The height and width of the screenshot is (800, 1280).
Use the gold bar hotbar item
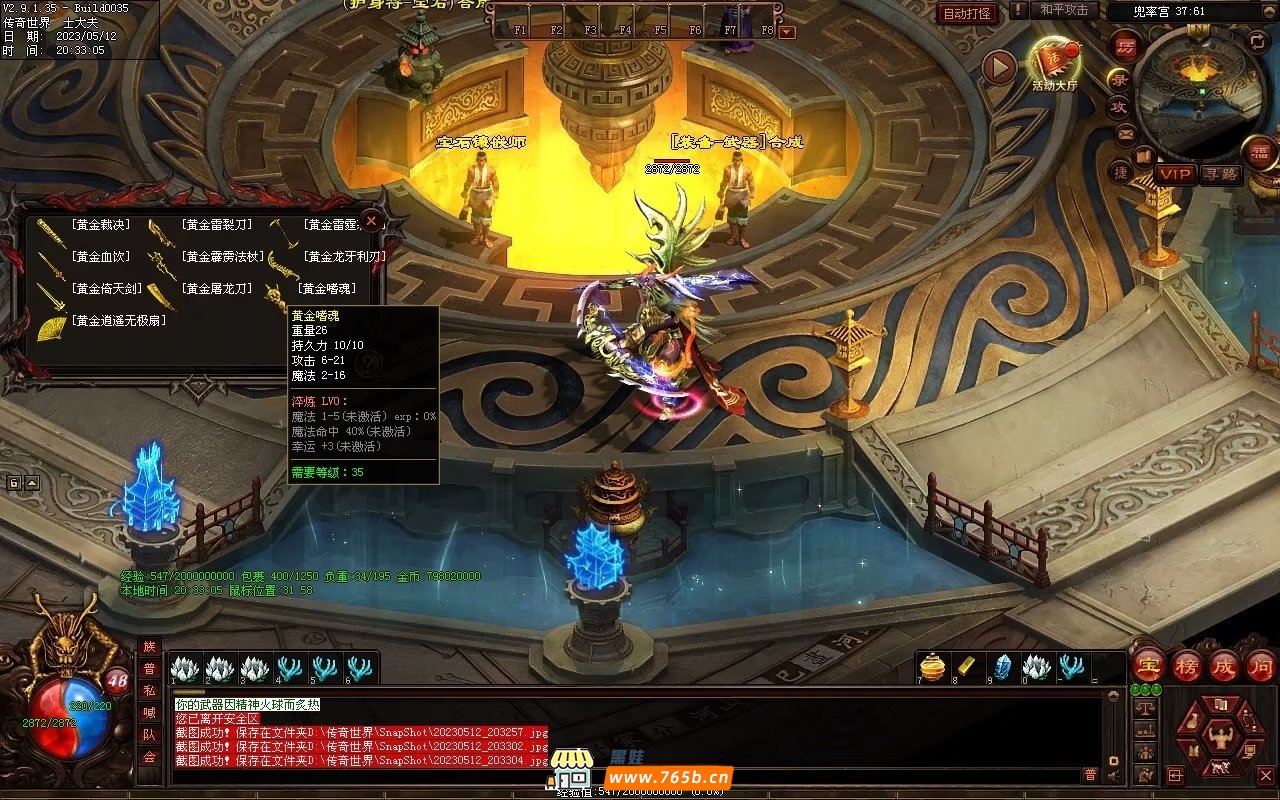tap(968, 667)
